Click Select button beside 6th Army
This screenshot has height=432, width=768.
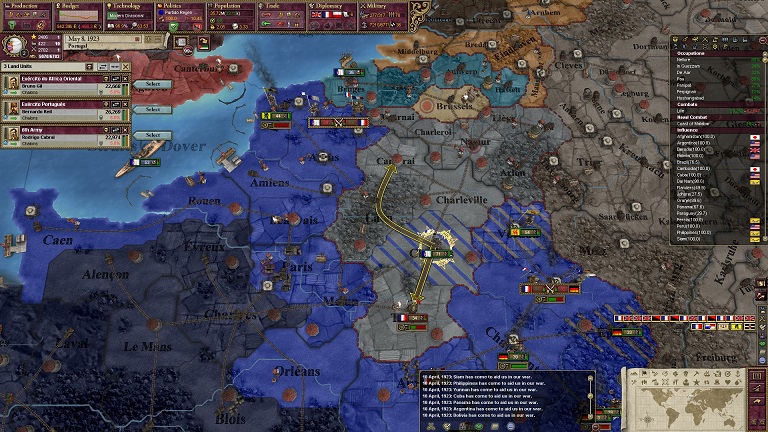(152, 134)
